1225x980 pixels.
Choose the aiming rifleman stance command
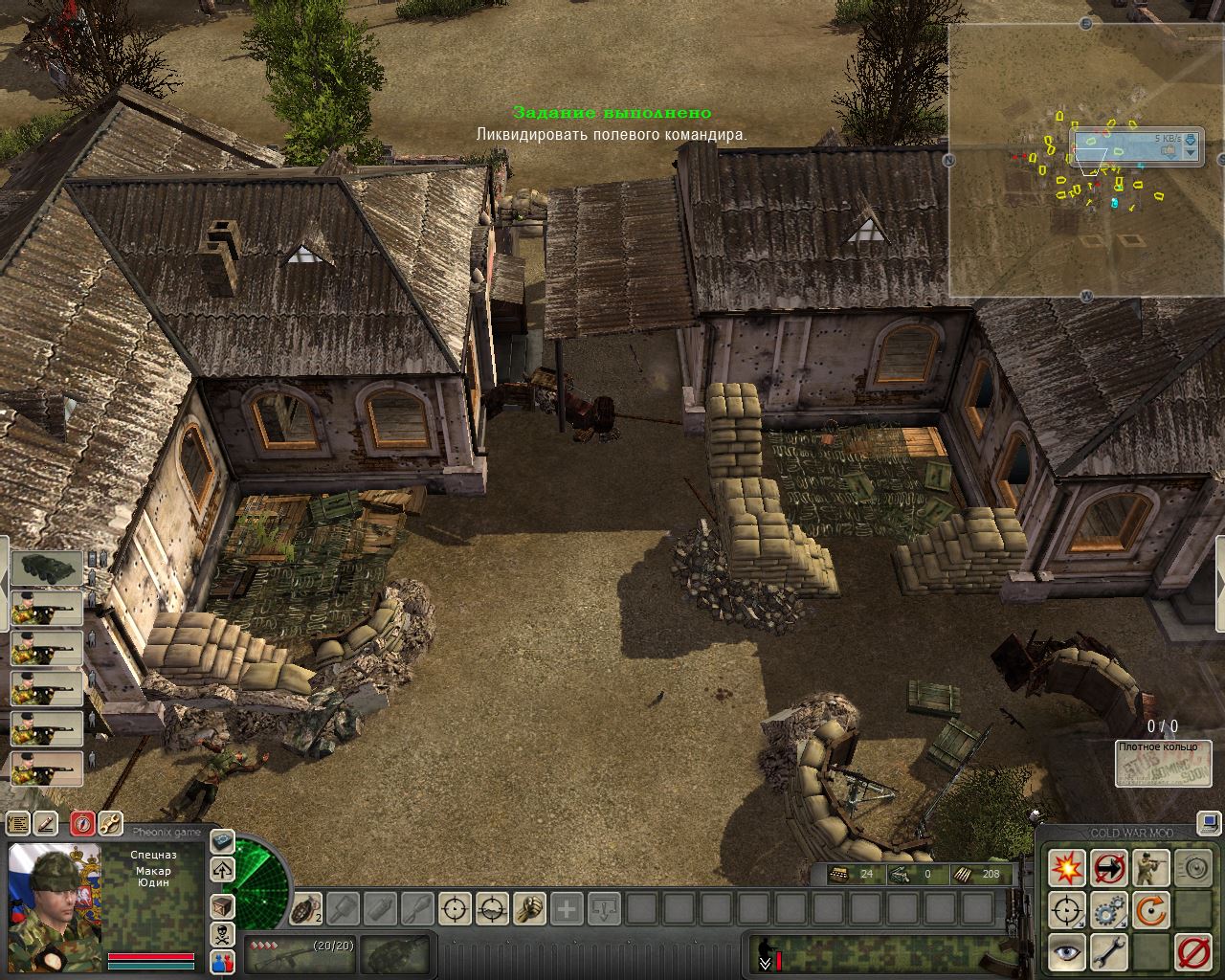tap(1151, 868)
